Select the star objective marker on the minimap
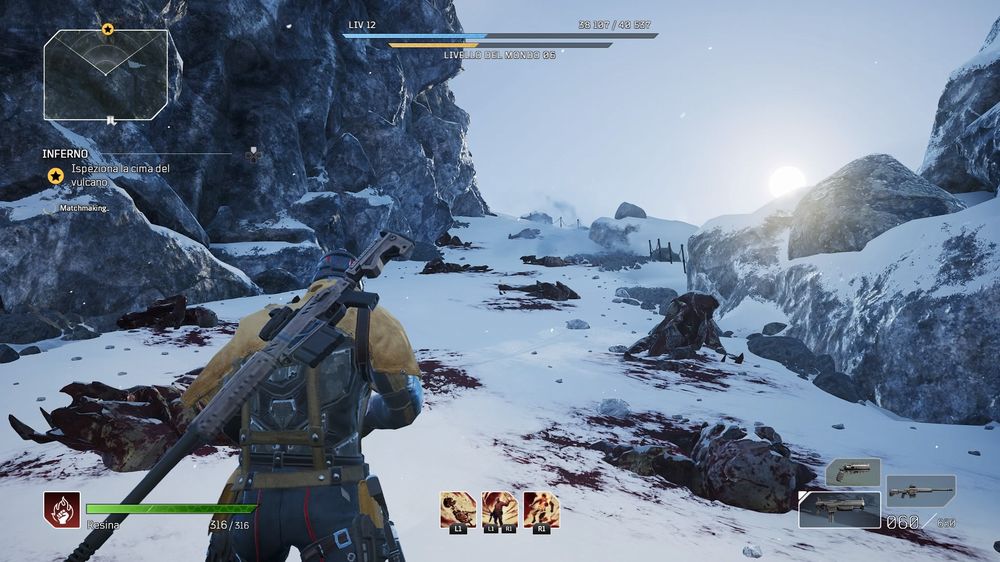This screenshot has height=562, width=1000. [x=107, y=30]
